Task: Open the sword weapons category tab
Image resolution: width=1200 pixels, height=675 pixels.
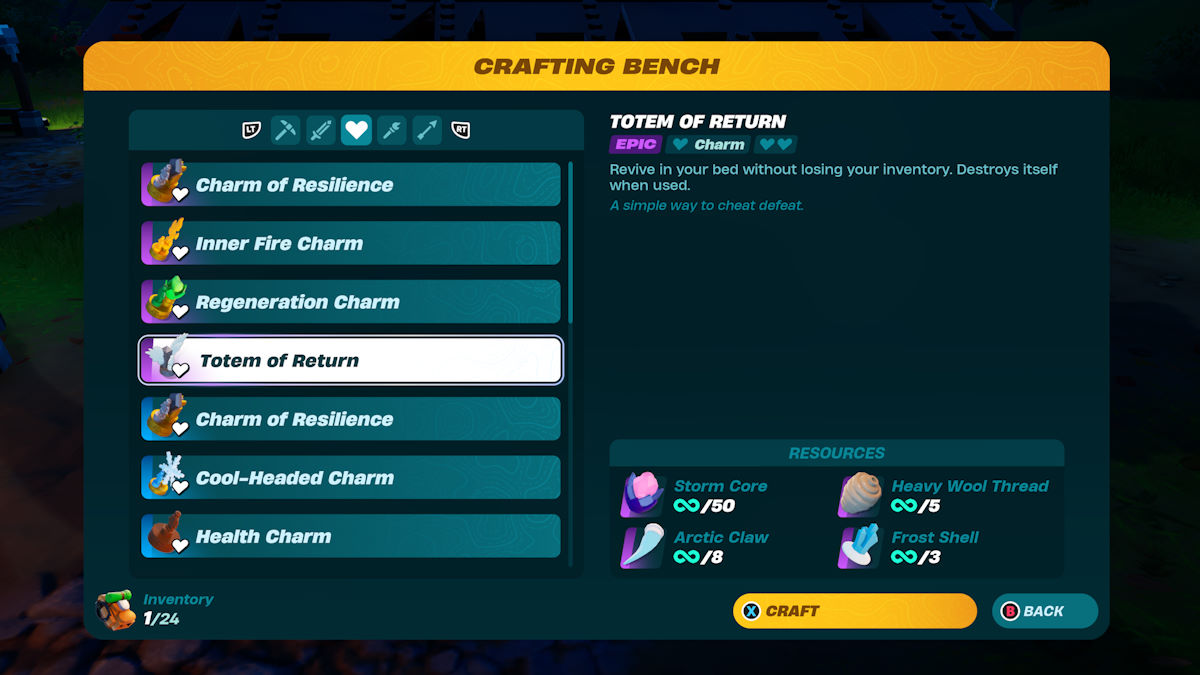Action: (x=321, y=130)
